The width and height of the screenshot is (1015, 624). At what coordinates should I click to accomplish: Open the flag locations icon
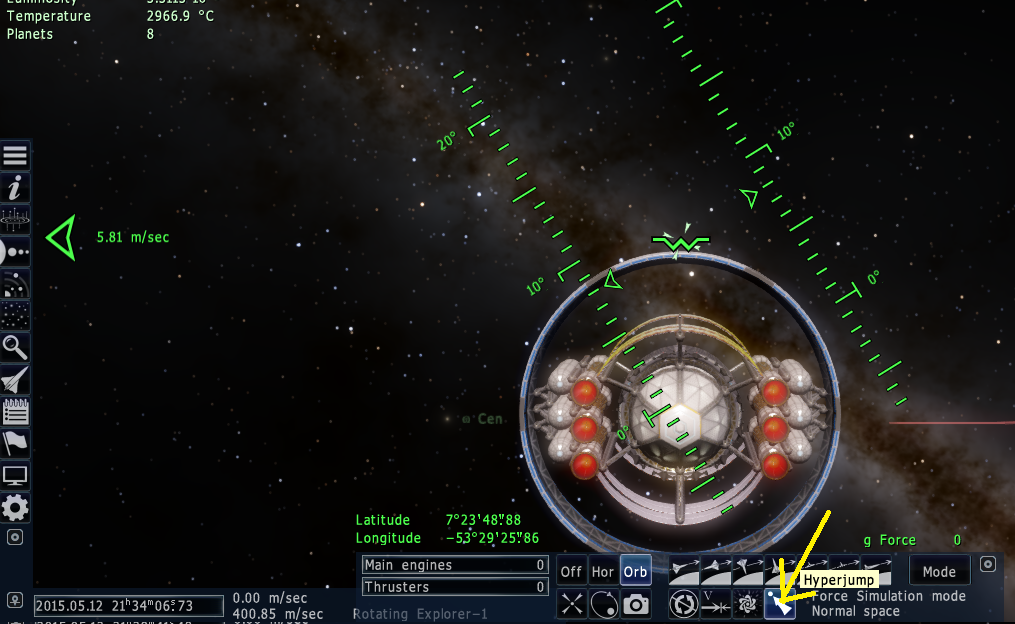click(16, 443)
